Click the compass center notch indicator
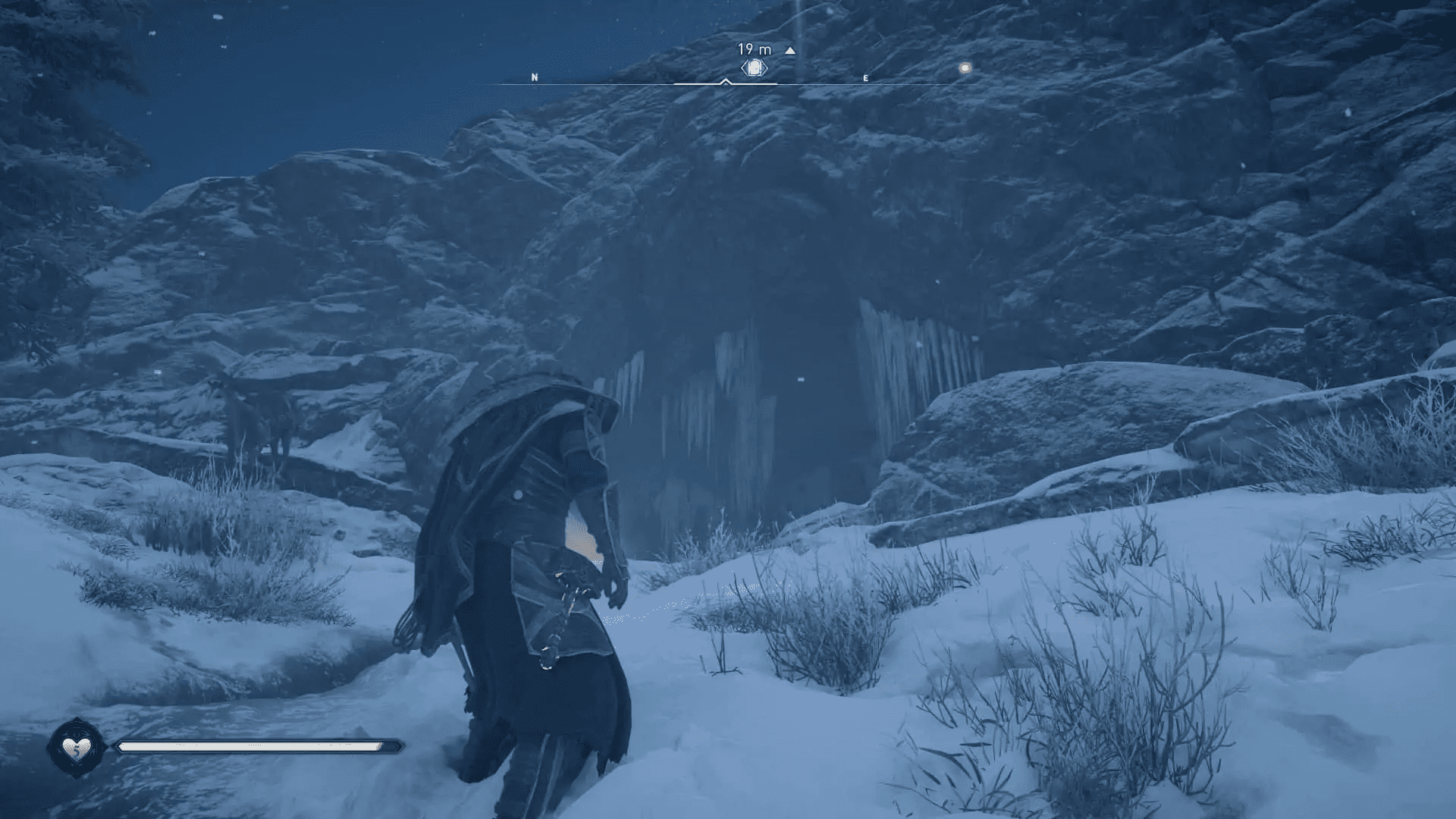 point(724,82)
